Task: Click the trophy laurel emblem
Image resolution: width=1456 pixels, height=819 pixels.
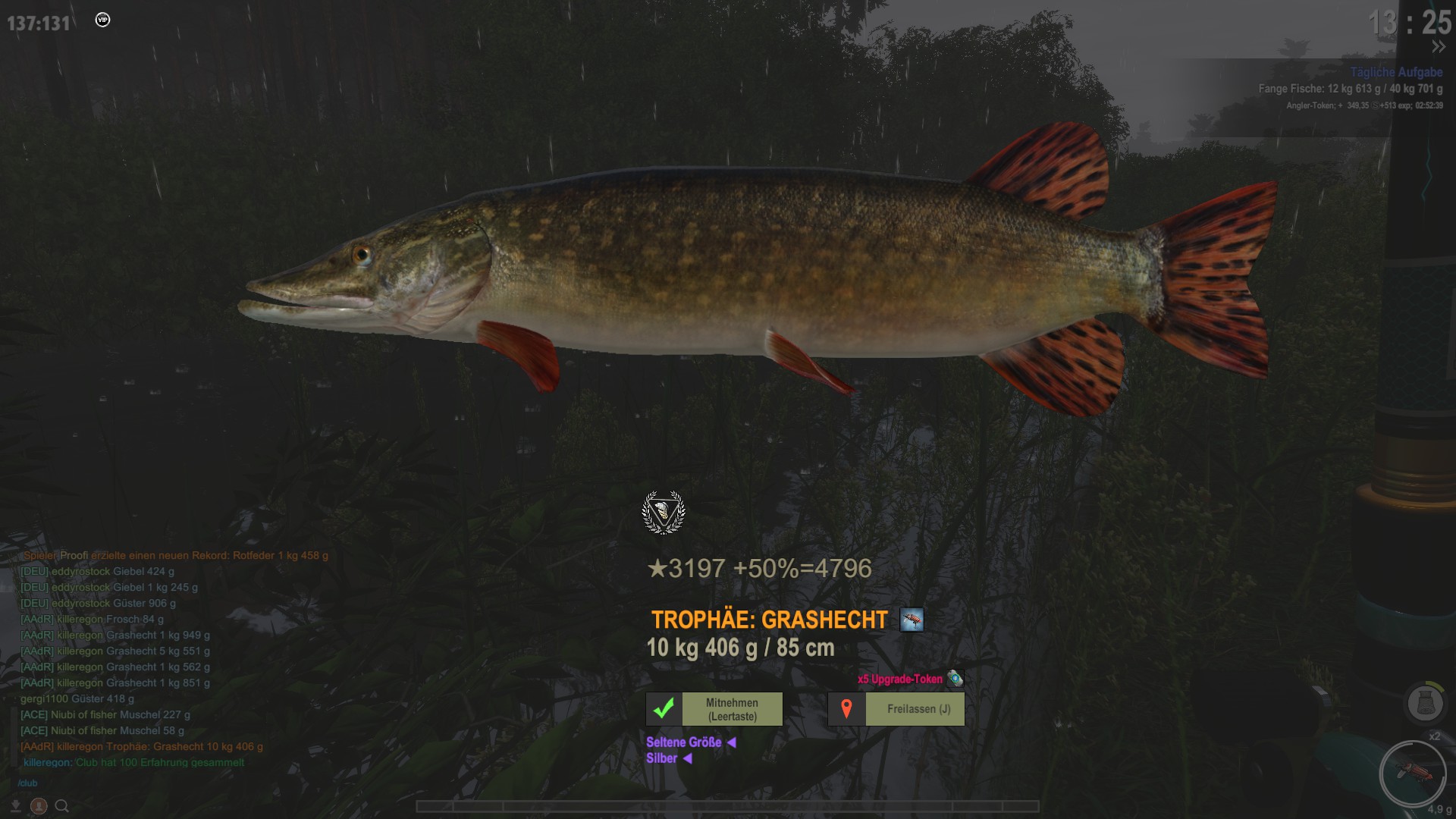Action: click(x=664, y=513)
